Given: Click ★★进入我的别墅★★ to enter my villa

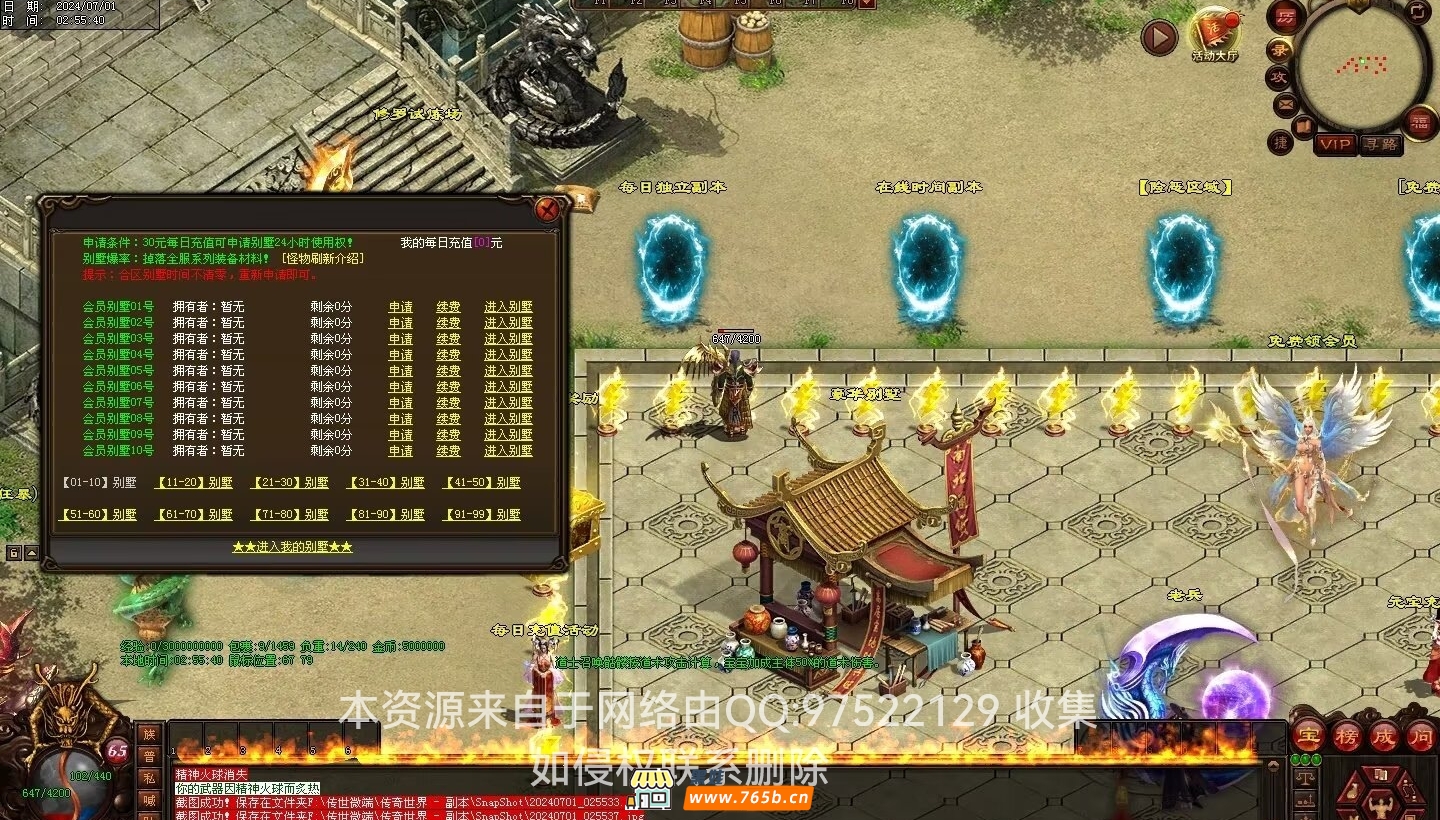Looking at the screenshot, I should point(292,547).
